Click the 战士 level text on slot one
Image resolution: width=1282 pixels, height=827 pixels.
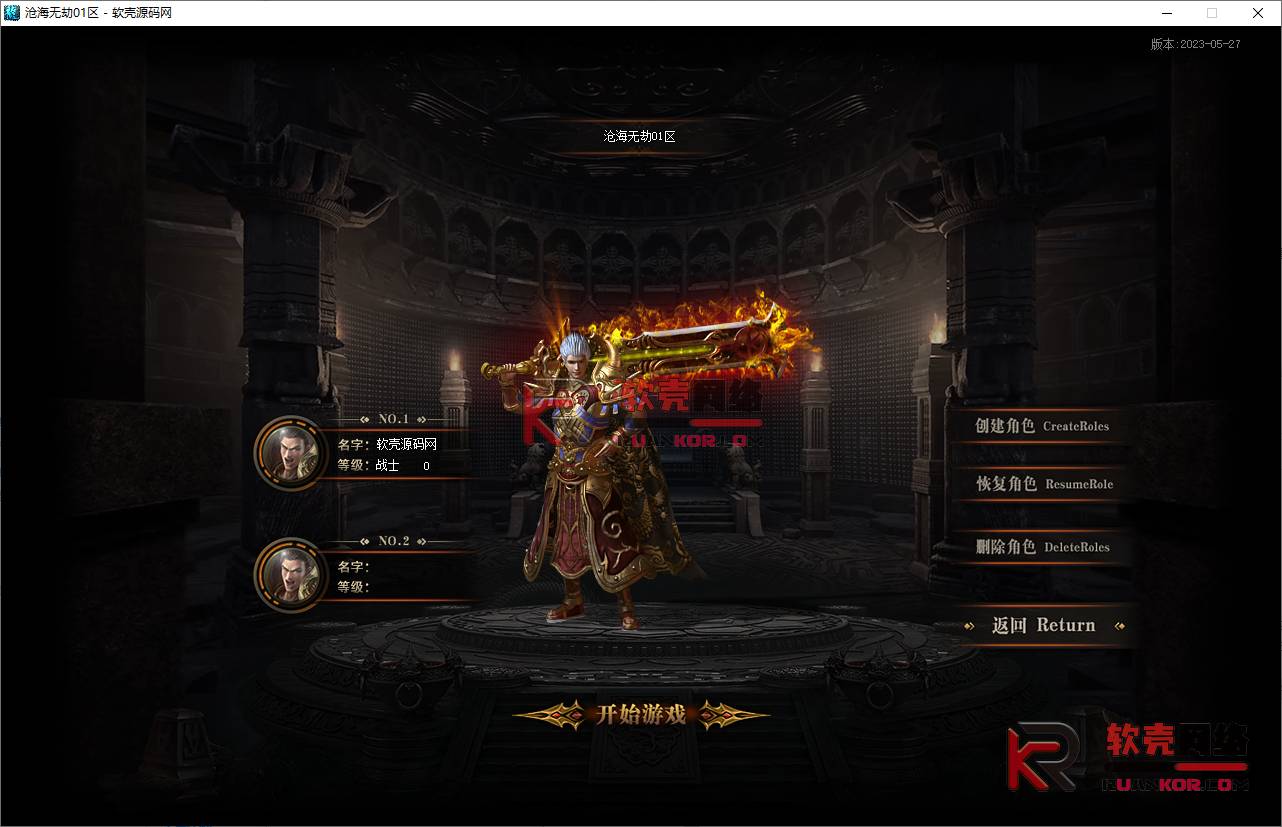coord(385,466)
